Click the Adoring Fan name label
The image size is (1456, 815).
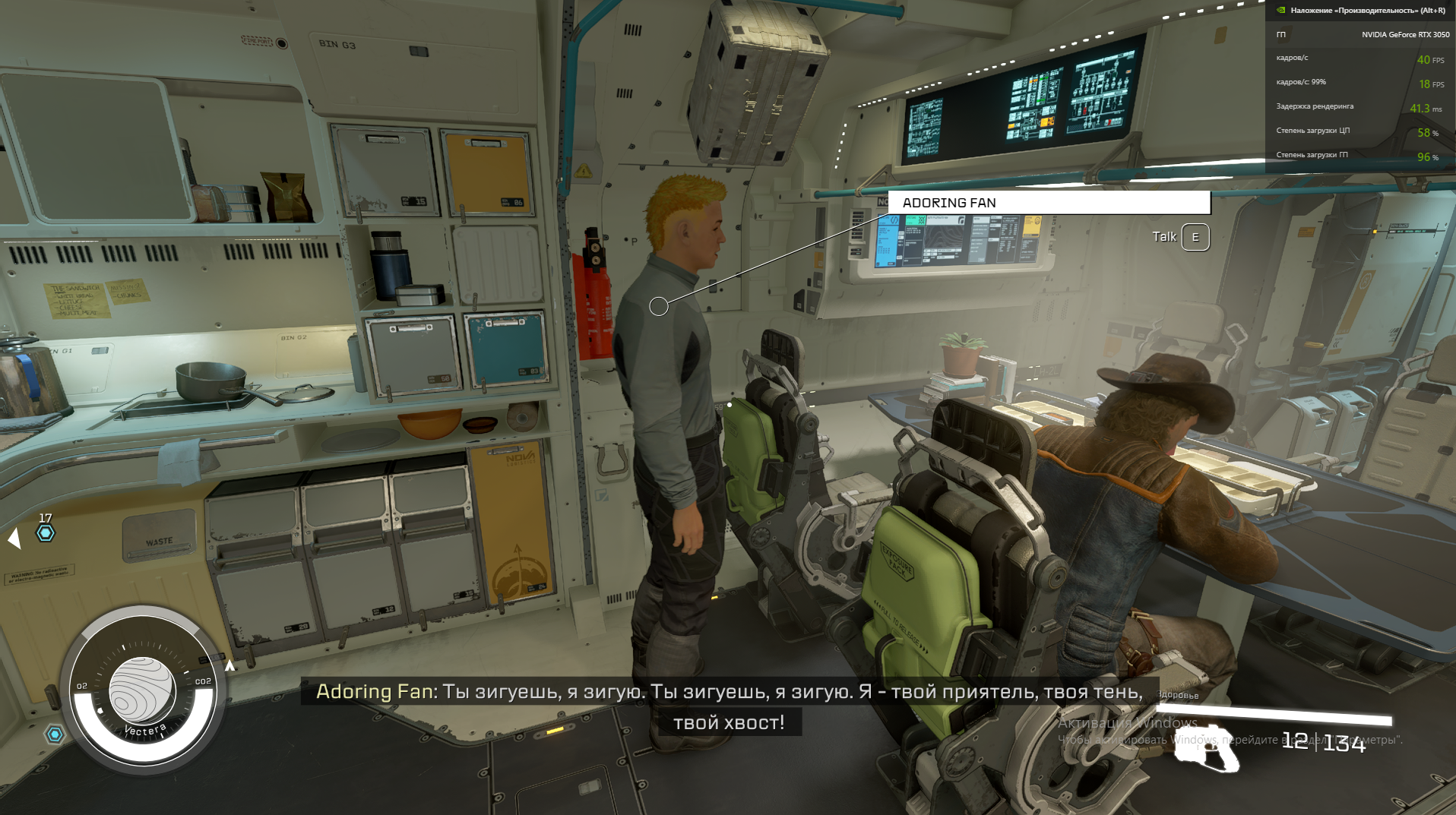coord(949,203)
